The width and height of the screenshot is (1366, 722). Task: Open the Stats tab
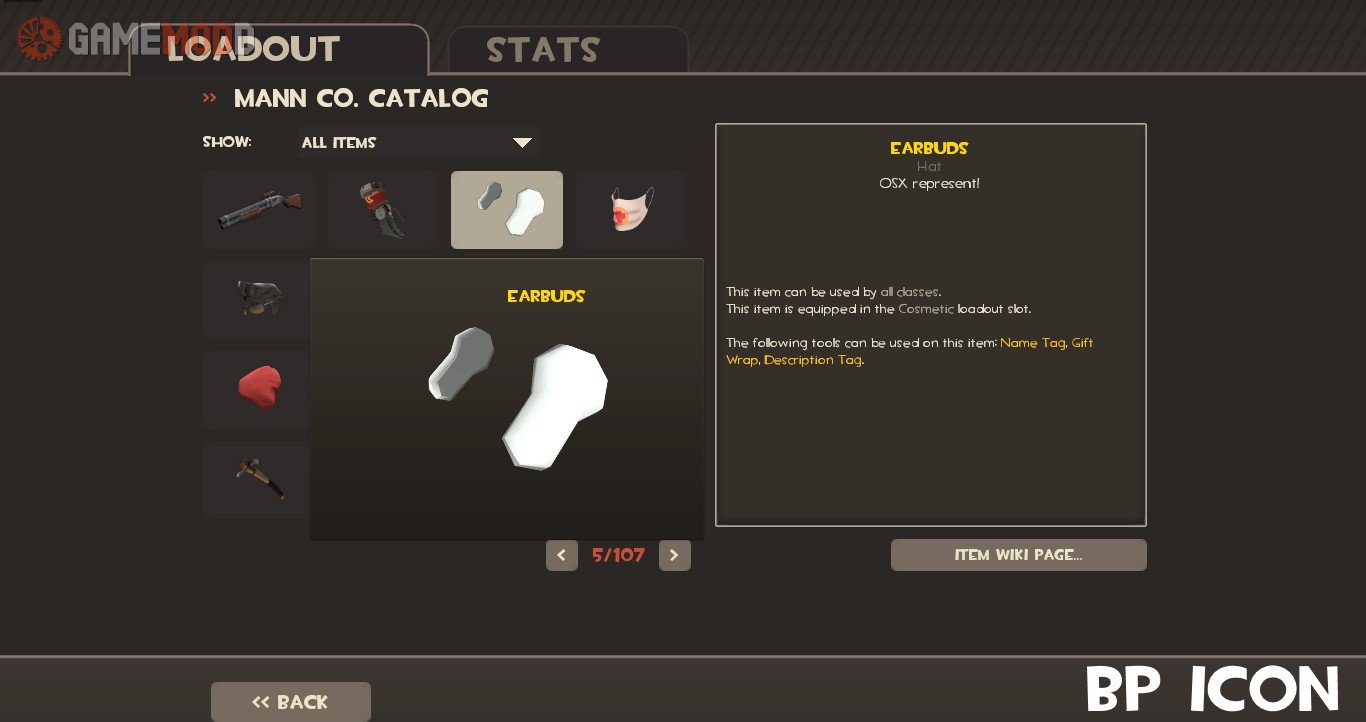click(x=543, y=50)
